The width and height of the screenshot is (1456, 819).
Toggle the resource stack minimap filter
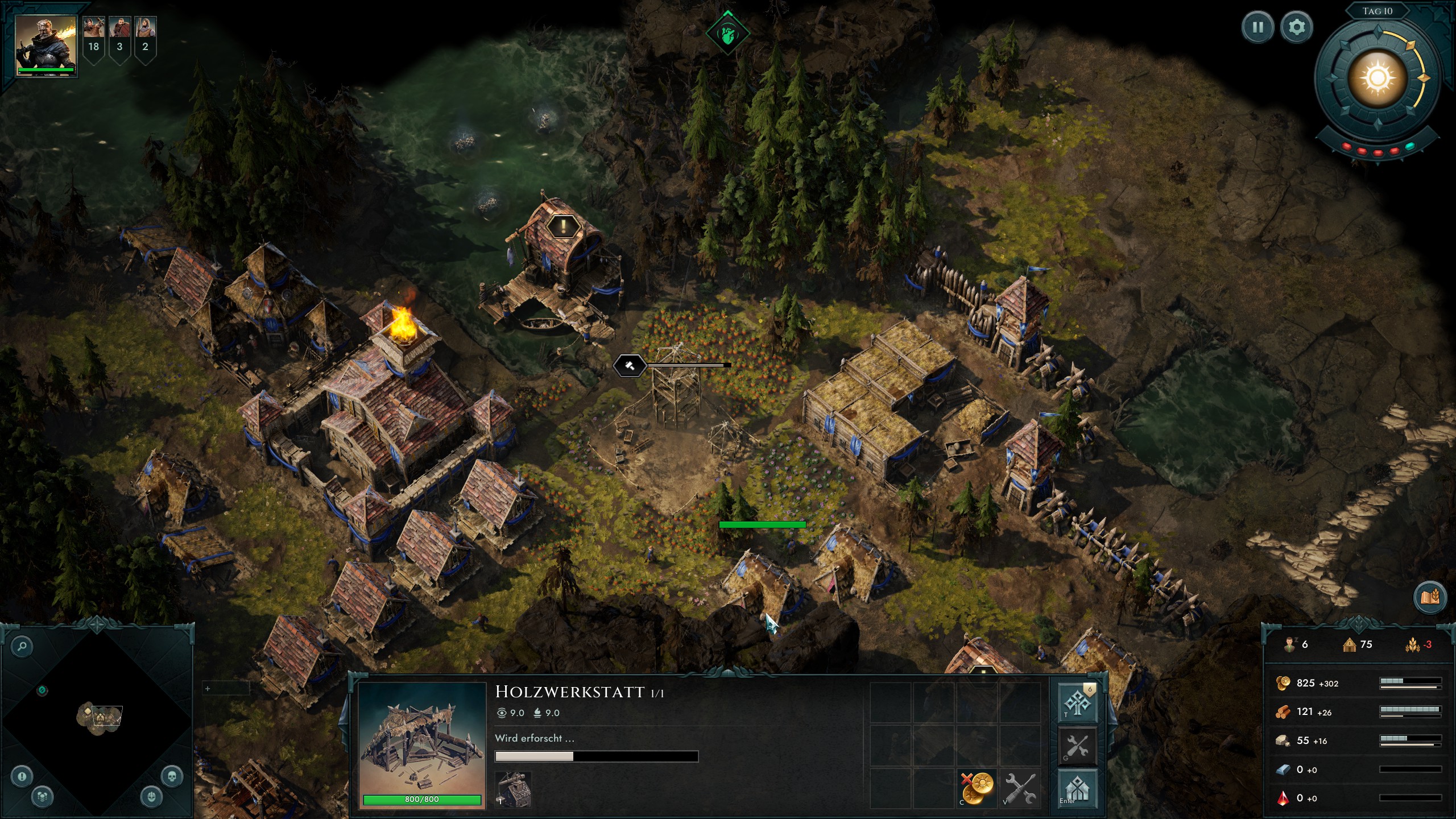43,796
